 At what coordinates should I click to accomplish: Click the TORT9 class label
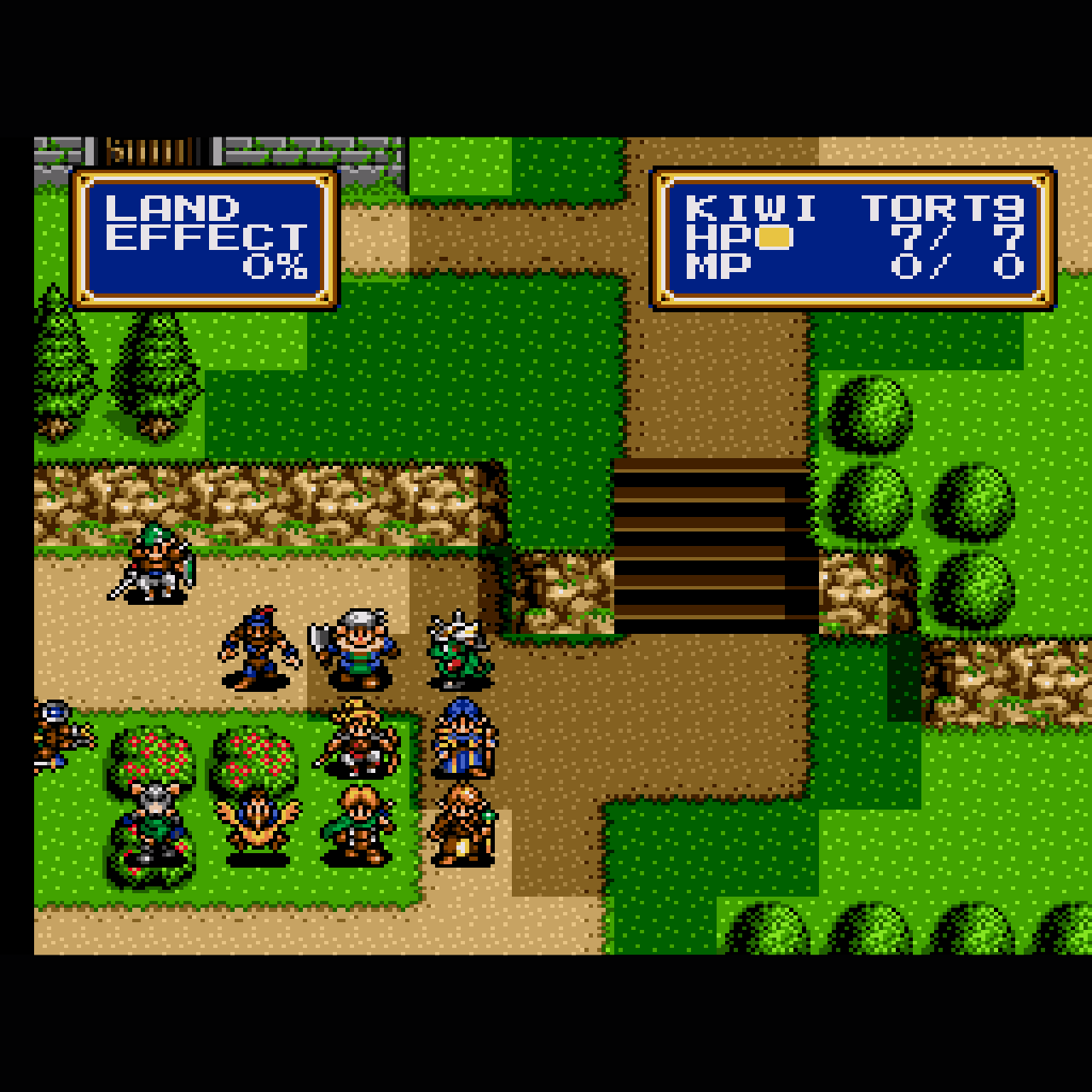(x=938, y=206)
